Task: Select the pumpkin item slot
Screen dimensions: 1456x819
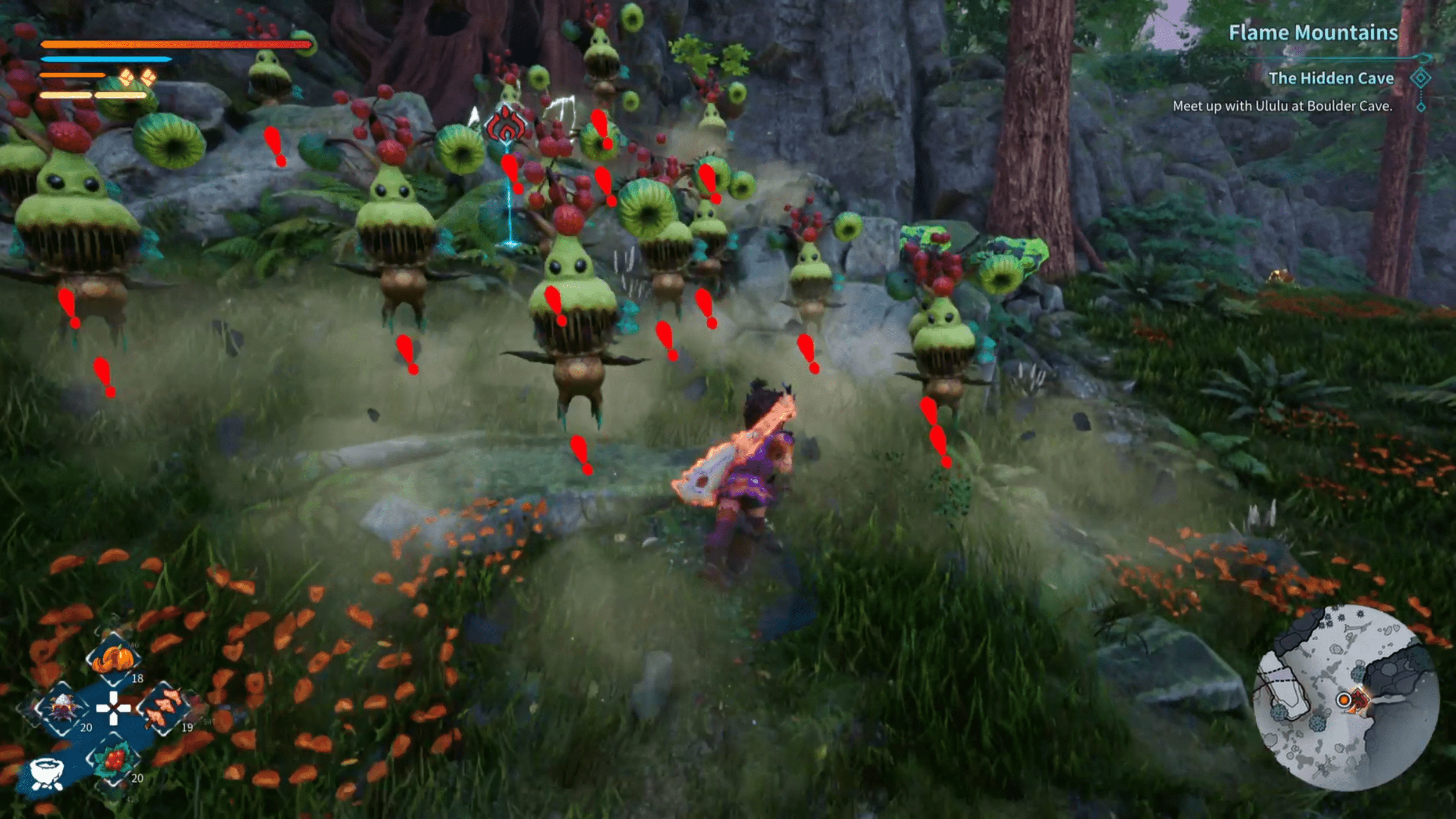Action: [x=113, y=660]
